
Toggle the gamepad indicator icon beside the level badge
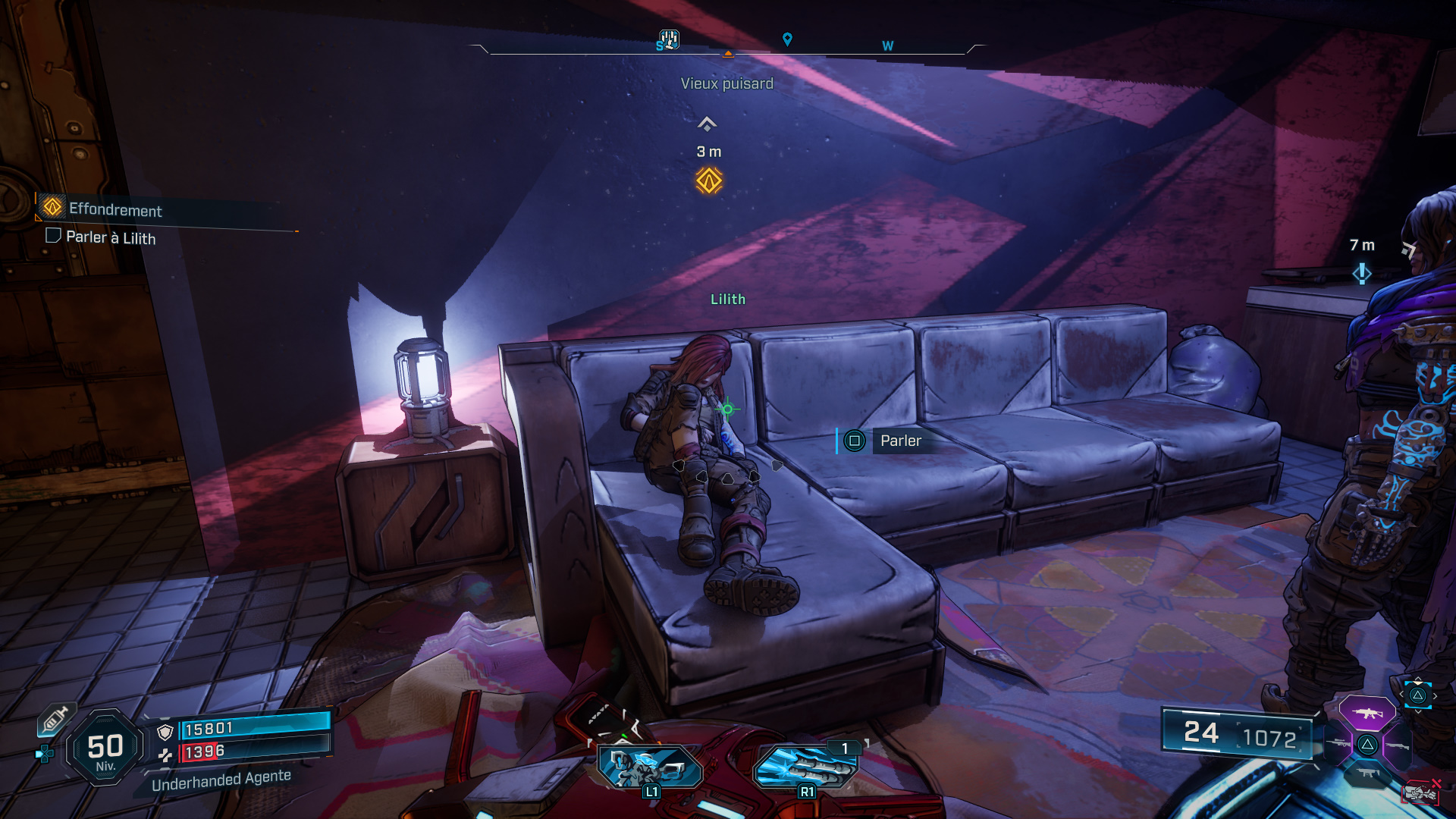pos(44,753)
